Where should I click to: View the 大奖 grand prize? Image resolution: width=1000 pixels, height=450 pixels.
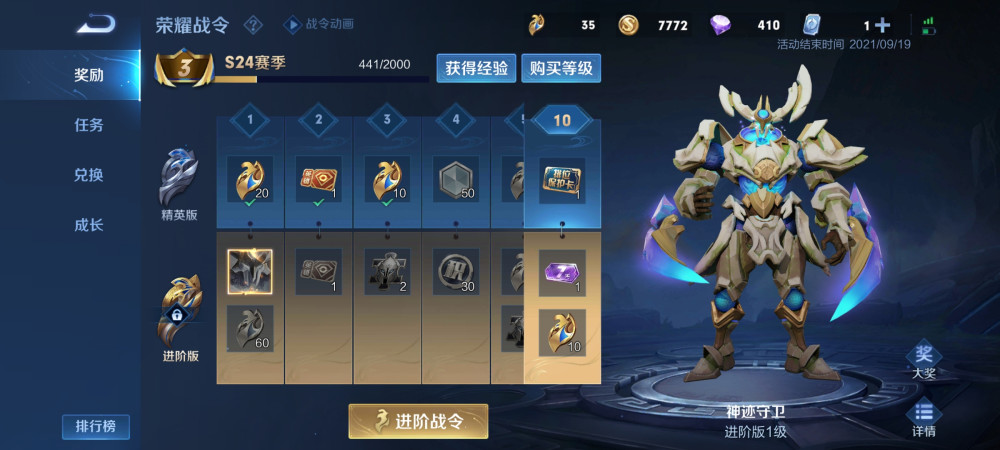(x=923, y=360)
